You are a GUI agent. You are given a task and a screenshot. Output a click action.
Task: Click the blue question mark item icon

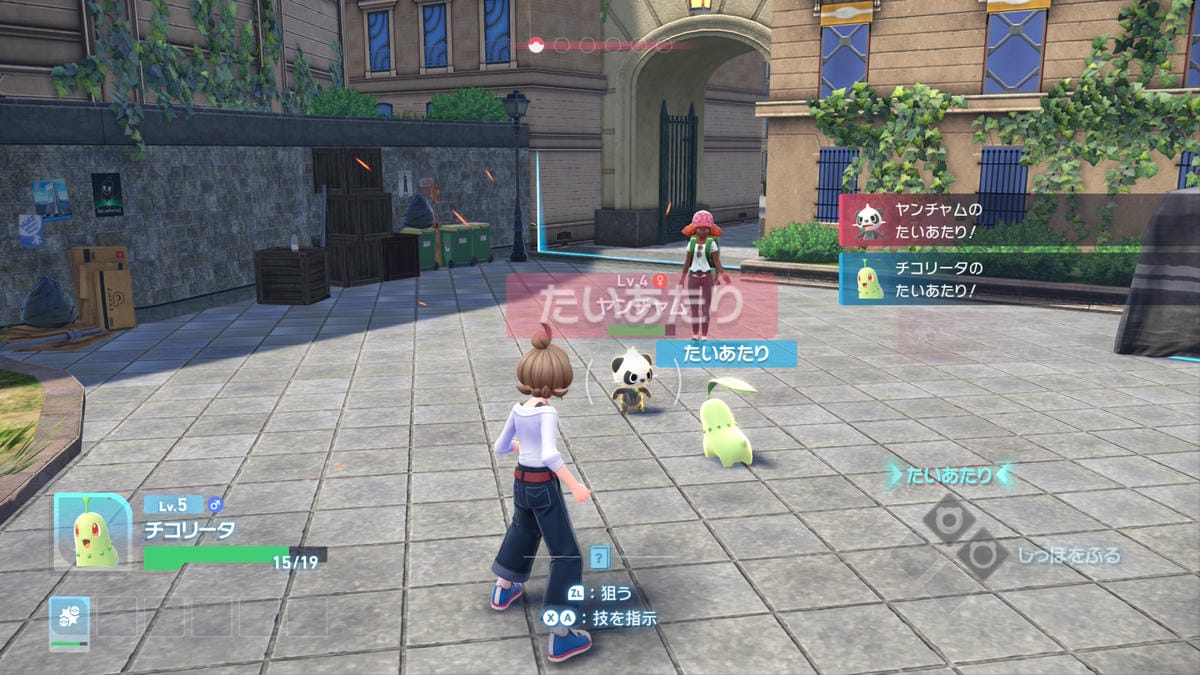(x=599, y=557)
